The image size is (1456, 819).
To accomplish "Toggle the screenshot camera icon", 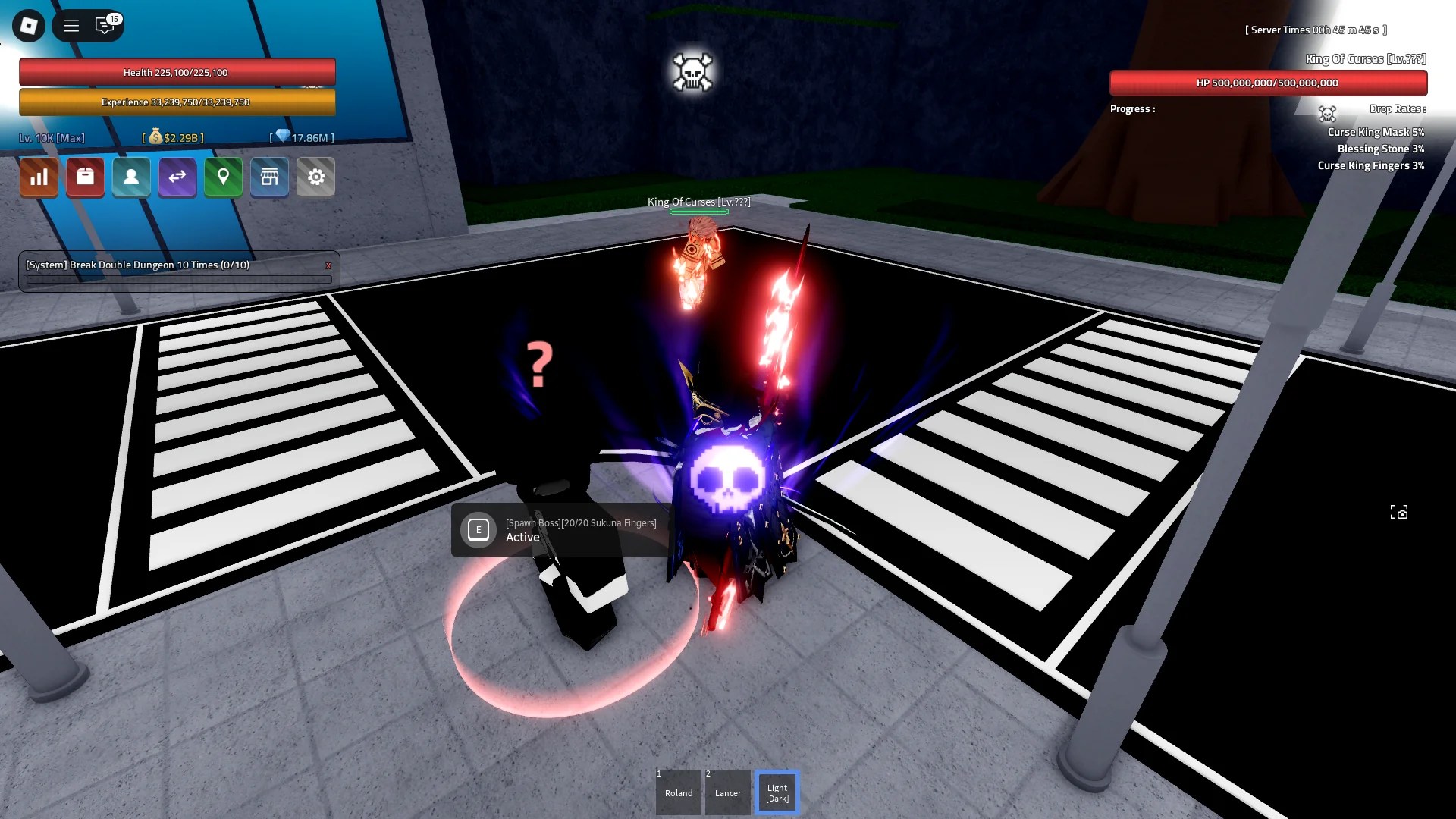I will click(1399, 513).
